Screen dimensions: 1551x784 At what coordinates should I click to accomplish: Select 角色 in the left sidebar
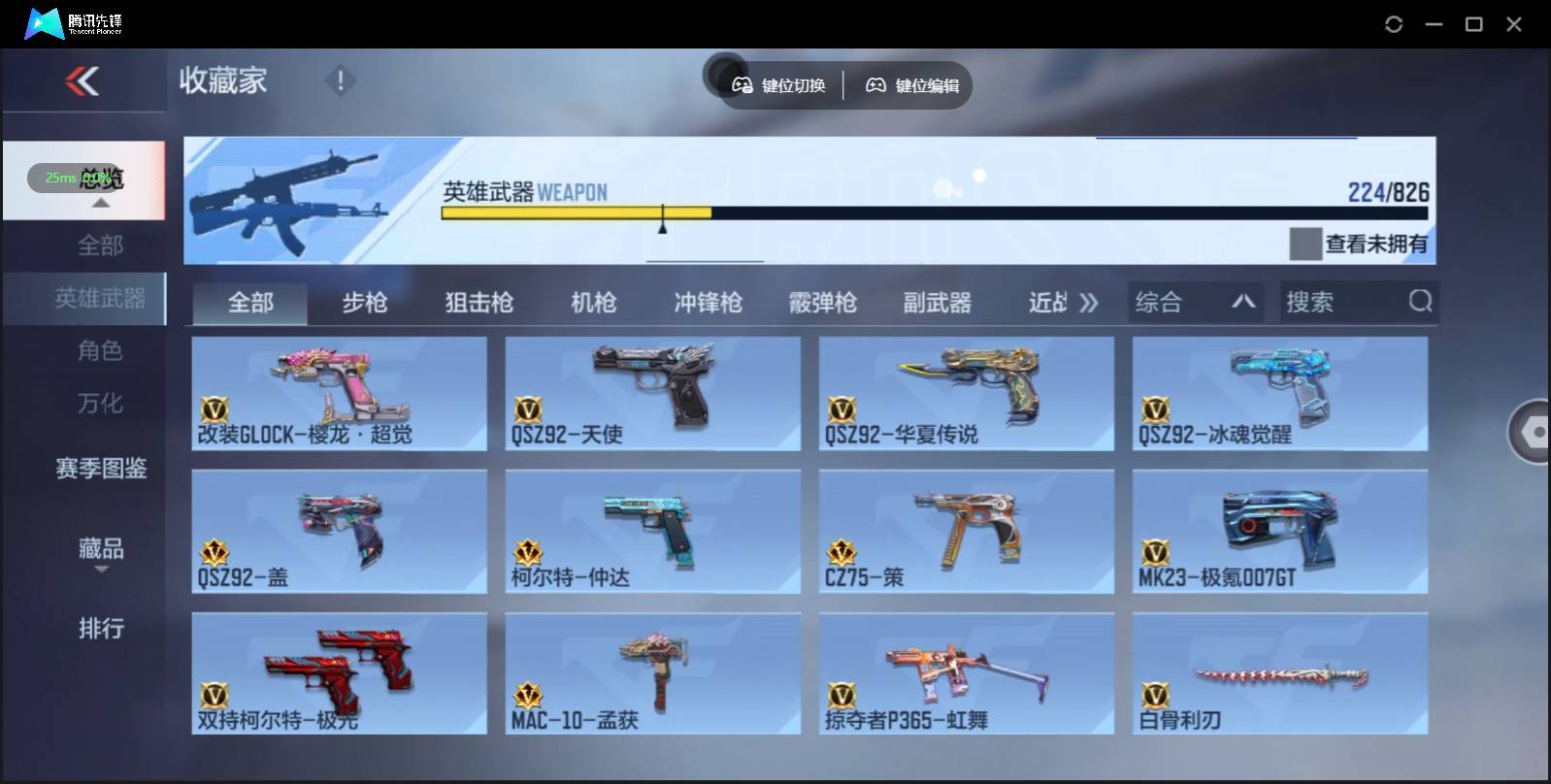pyautogui.click(x=100, y=351)
